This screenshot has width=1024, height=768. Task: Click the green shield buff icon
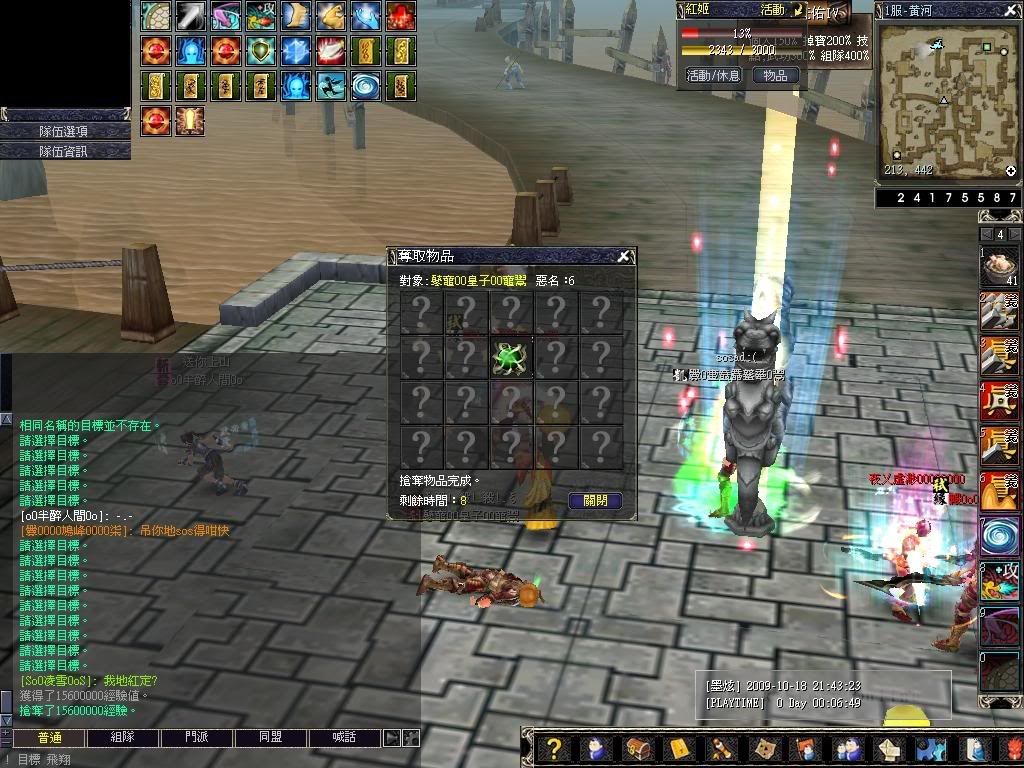pyautogui.click(x=261, y=49)
